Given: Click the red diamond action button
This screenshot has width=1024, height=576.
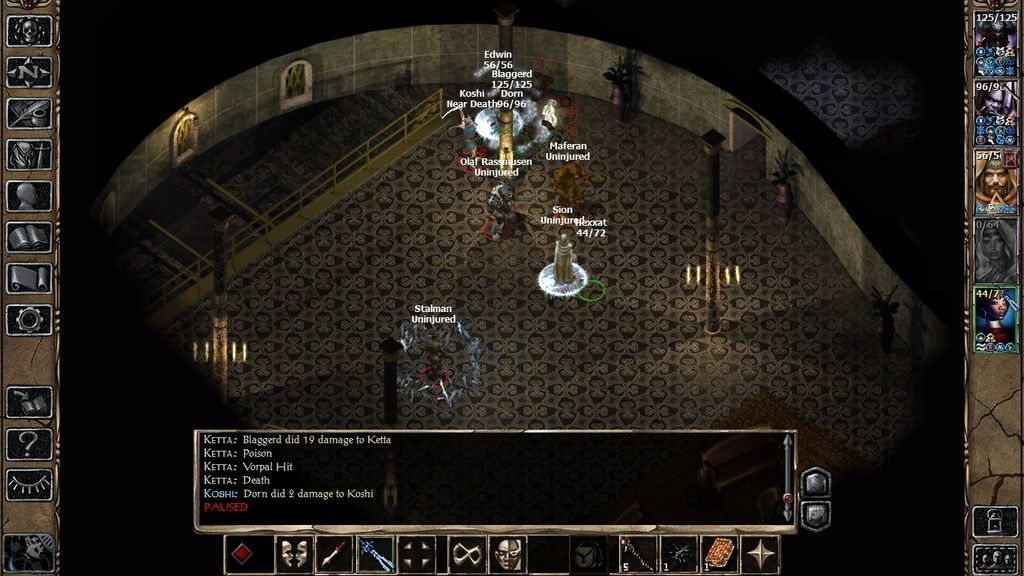Looking at the screenshot, I should (243, 554).
